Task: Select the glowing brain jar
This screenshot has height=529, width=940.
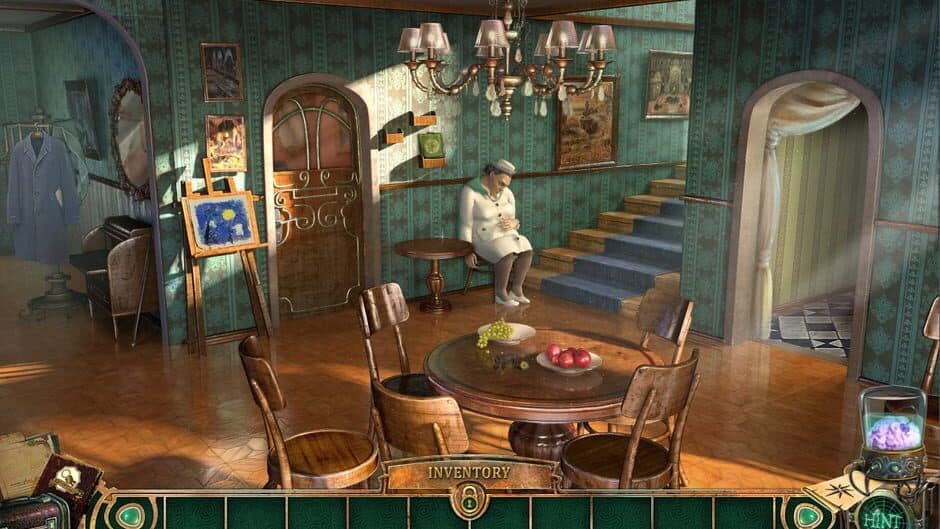Action: (x=892, y=430)
